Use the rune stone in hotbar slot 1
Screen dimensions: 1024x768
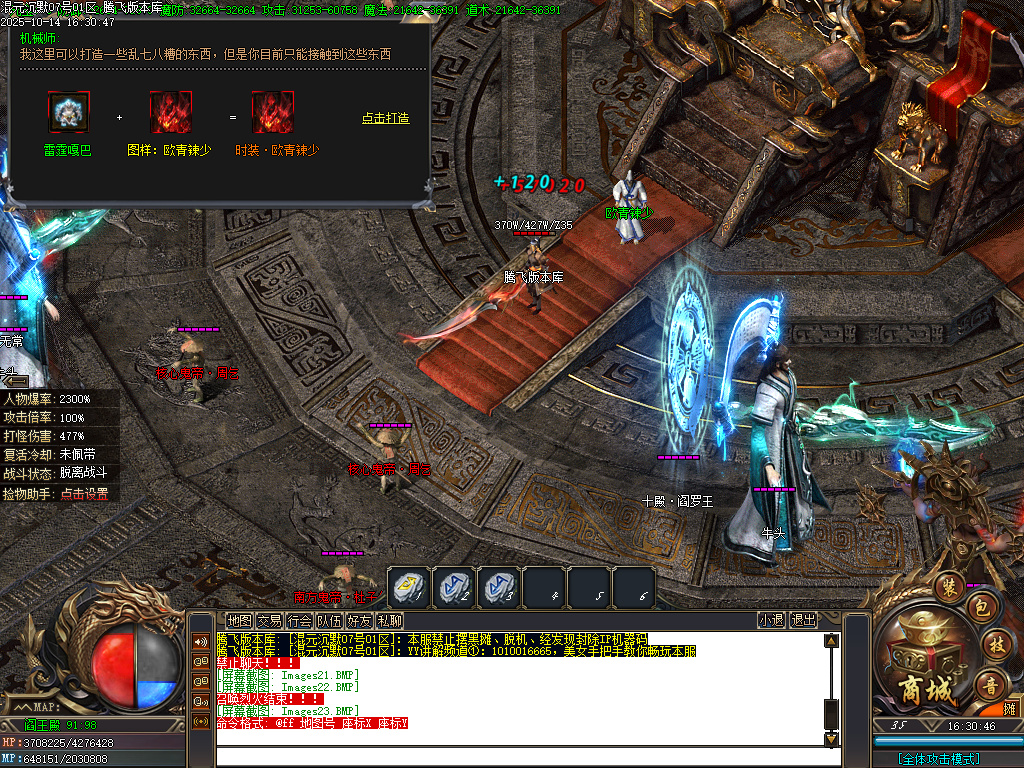click(409, 587)
